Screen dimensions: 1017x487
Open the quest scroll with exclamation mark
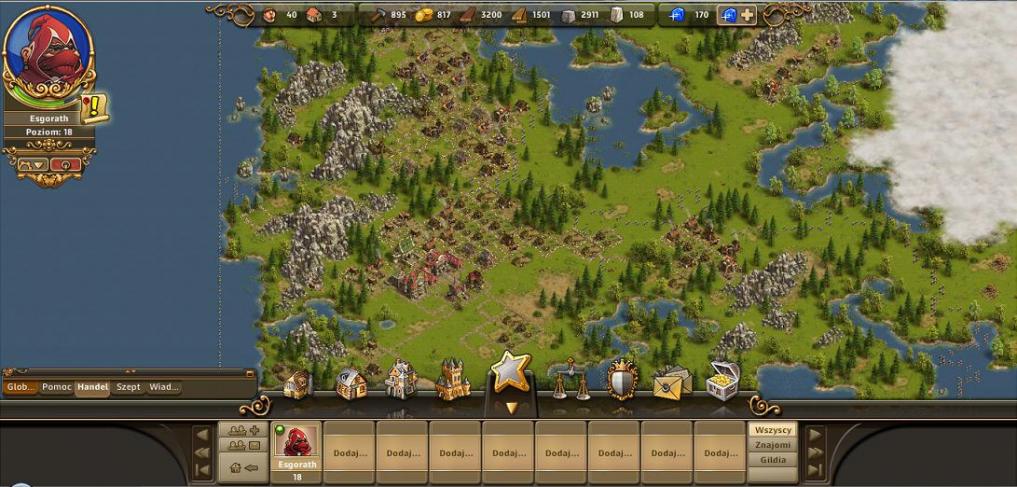(95, 106)
